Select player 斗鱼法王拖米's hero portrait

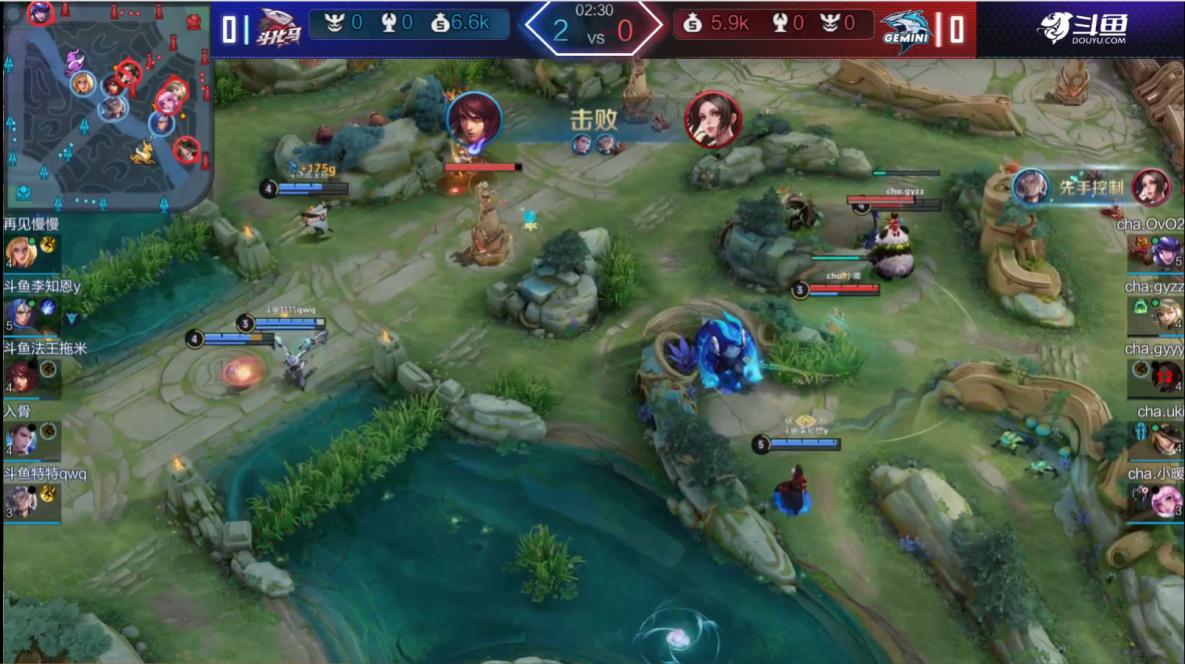coord(21,376)
